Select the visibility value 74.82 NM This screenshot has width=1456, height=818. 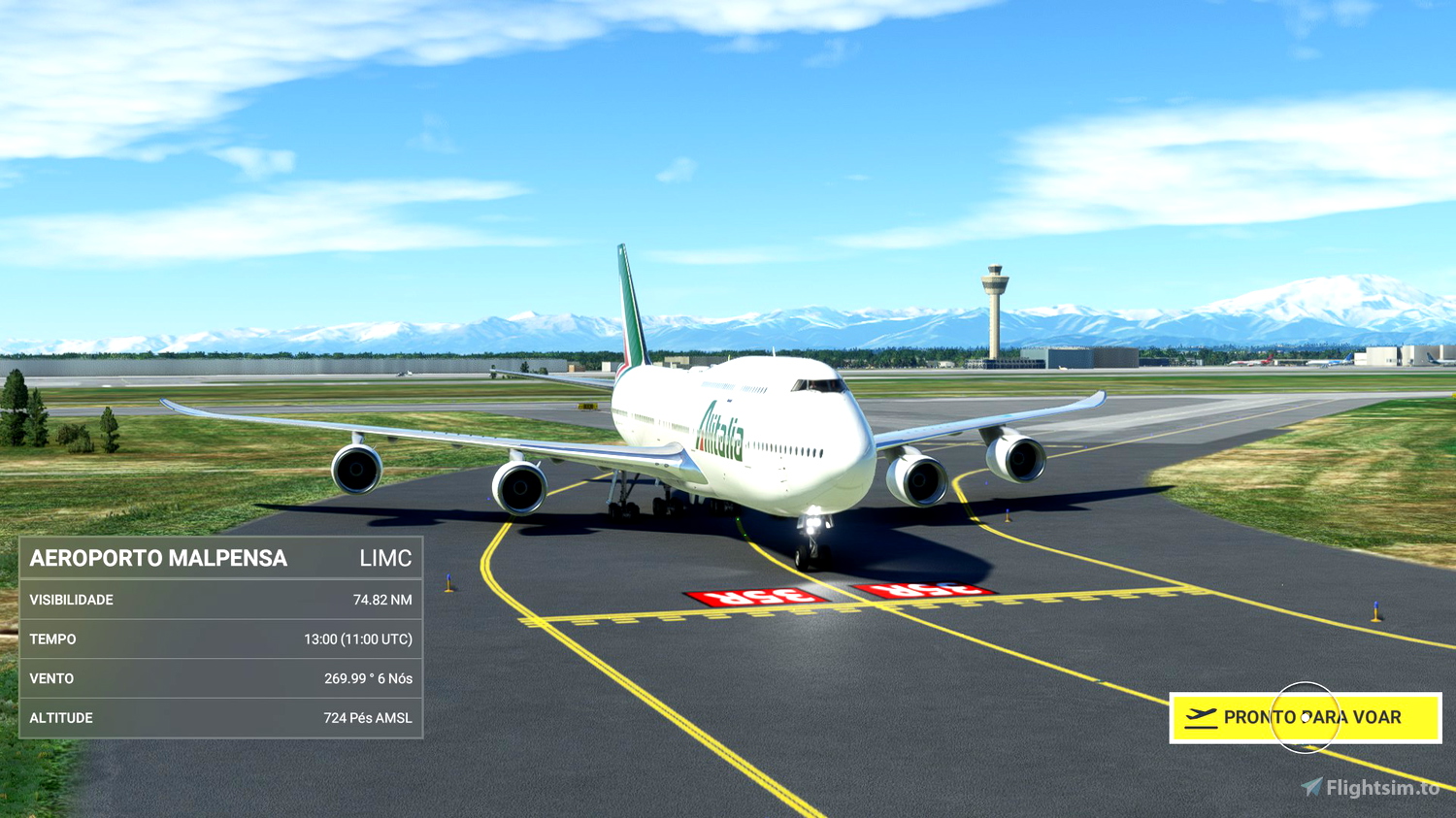[381, 600]
